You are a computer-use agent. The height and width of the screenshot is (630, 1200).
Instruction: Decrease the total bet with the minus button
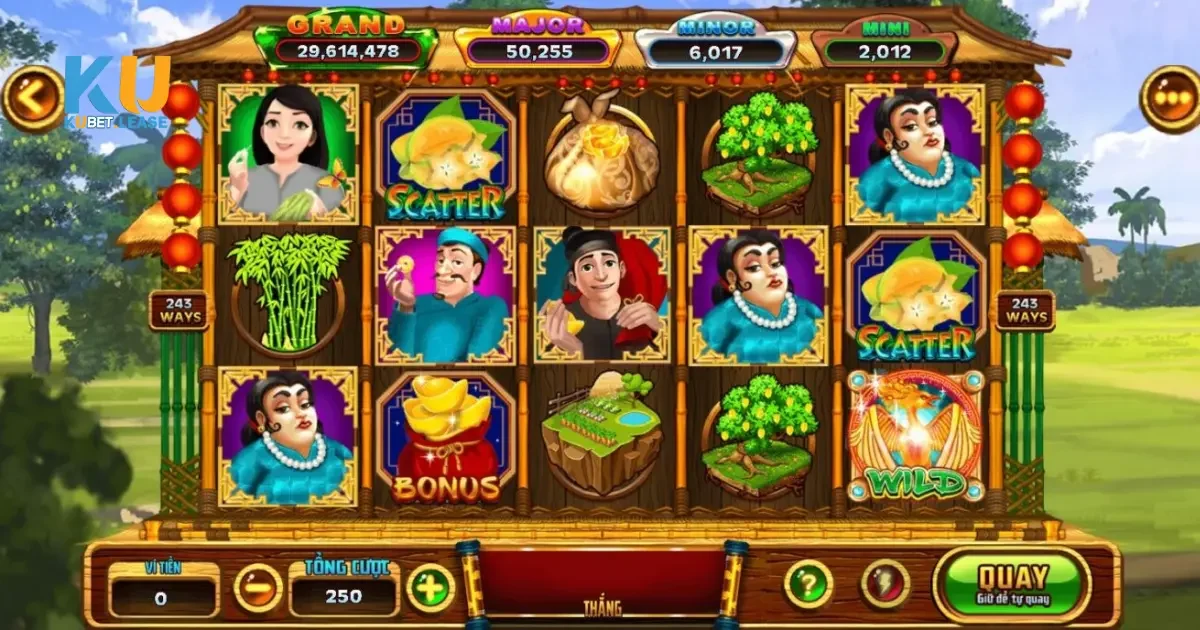[x=257, y=588]
